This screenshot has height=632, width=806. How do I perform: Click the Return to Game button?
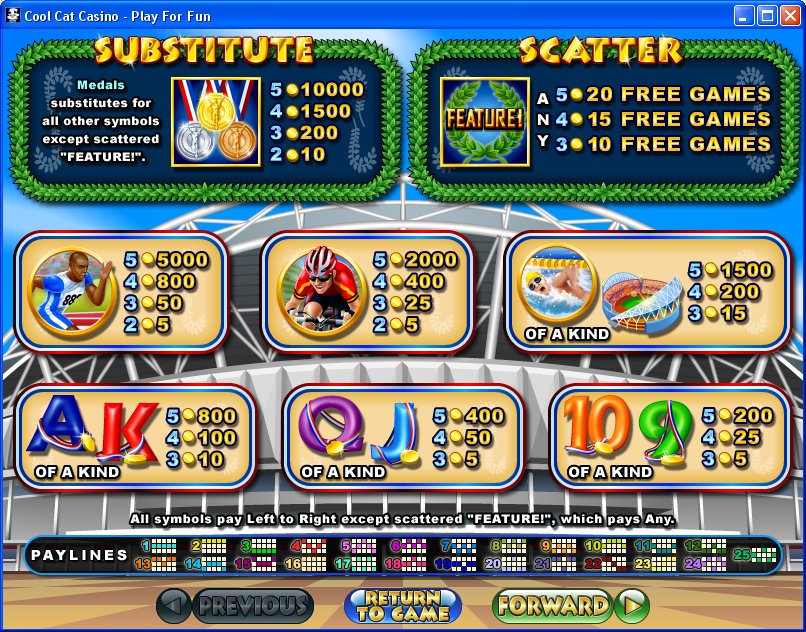[402, 605]
